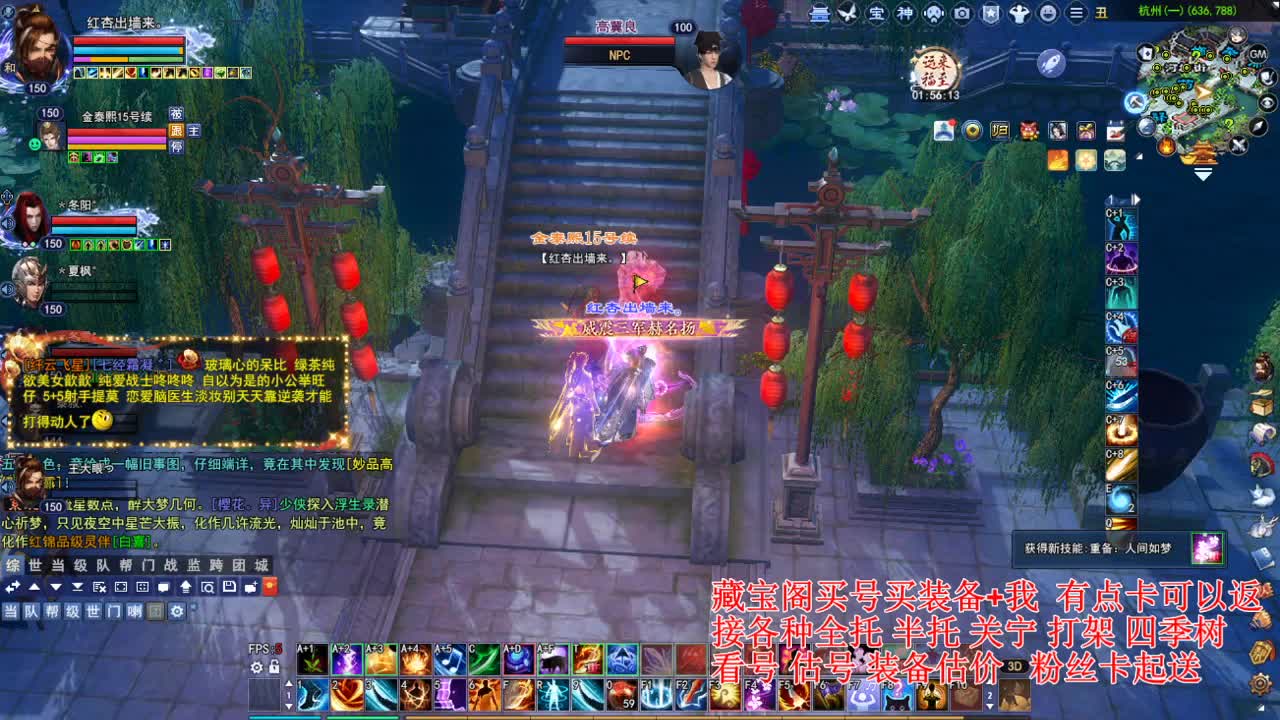The width and height of the screenshot is (1280, 720).
Task: Toggle the lock icon on the skill hotbar
Action: [x=274, y=668]
